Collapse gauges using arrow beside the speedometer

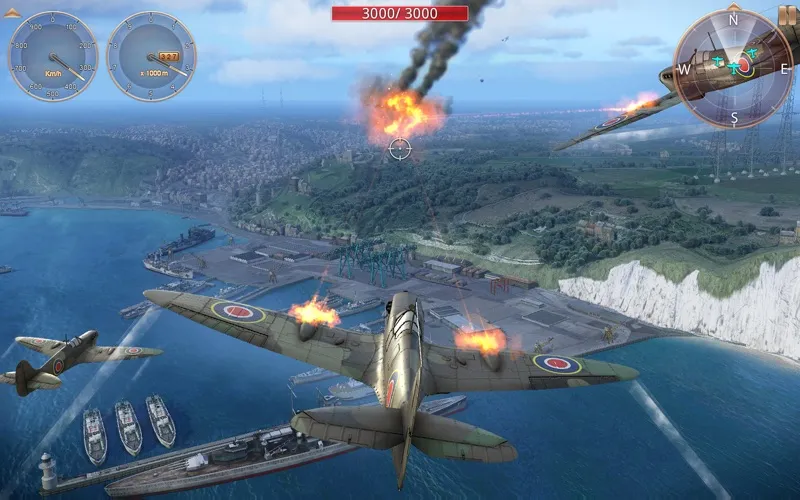[14, 11]
